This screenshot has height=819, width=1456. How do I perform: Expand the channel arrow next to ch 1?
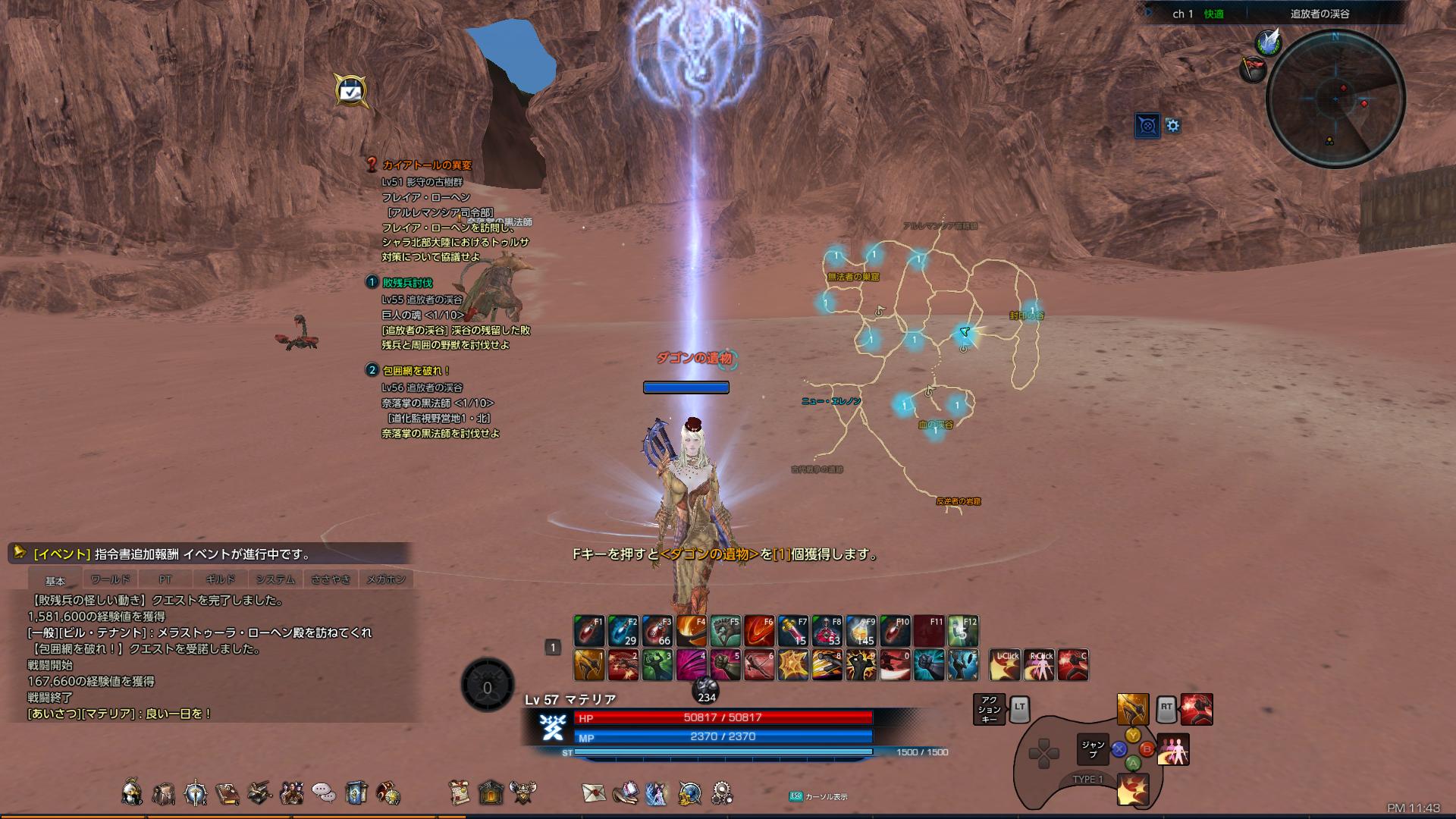pyautogui.click(x=1149, y=13)
